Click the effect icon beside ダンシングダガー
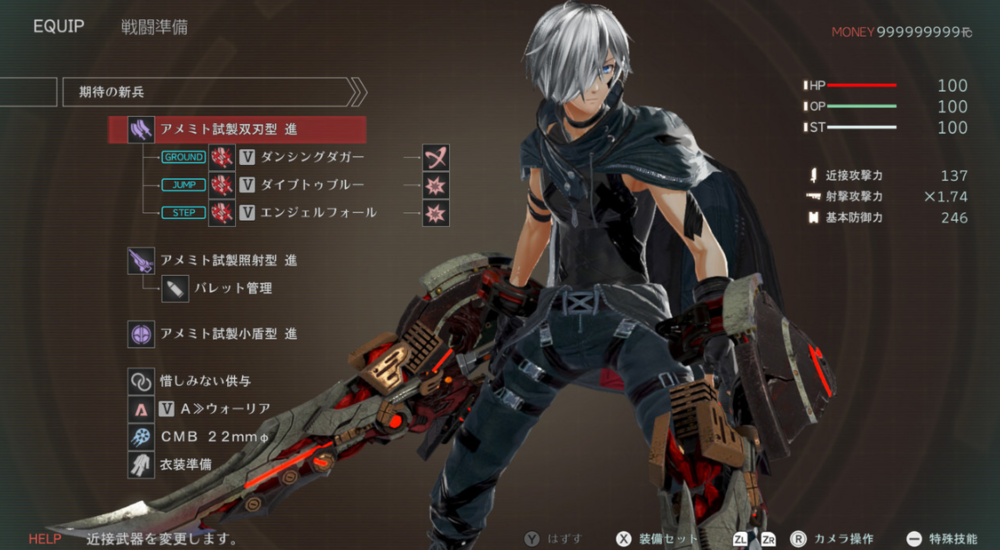1000x550 pixels. tap(435, 158)
